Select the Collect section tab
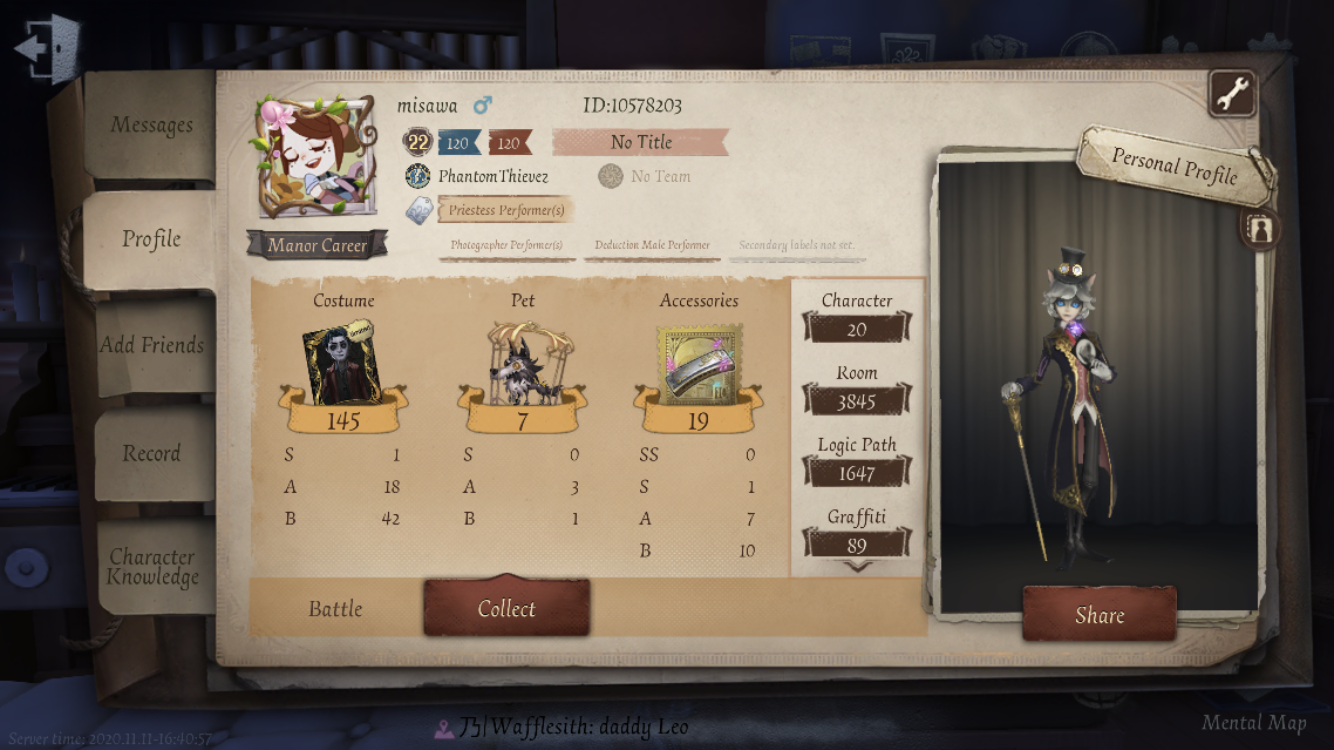The width and height of the screenshot is (1334, 750). point(506,608)
